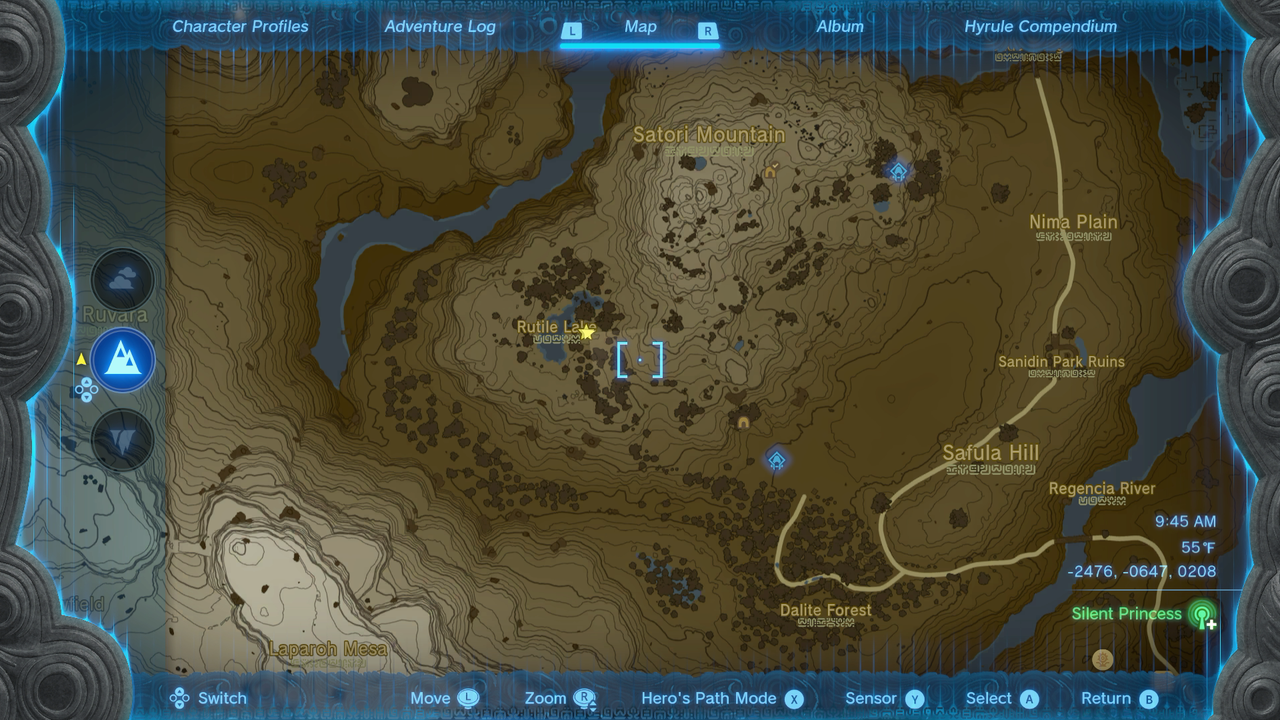Open the Adventure Log
This screenshot has width=1280, height=720.
440,27
